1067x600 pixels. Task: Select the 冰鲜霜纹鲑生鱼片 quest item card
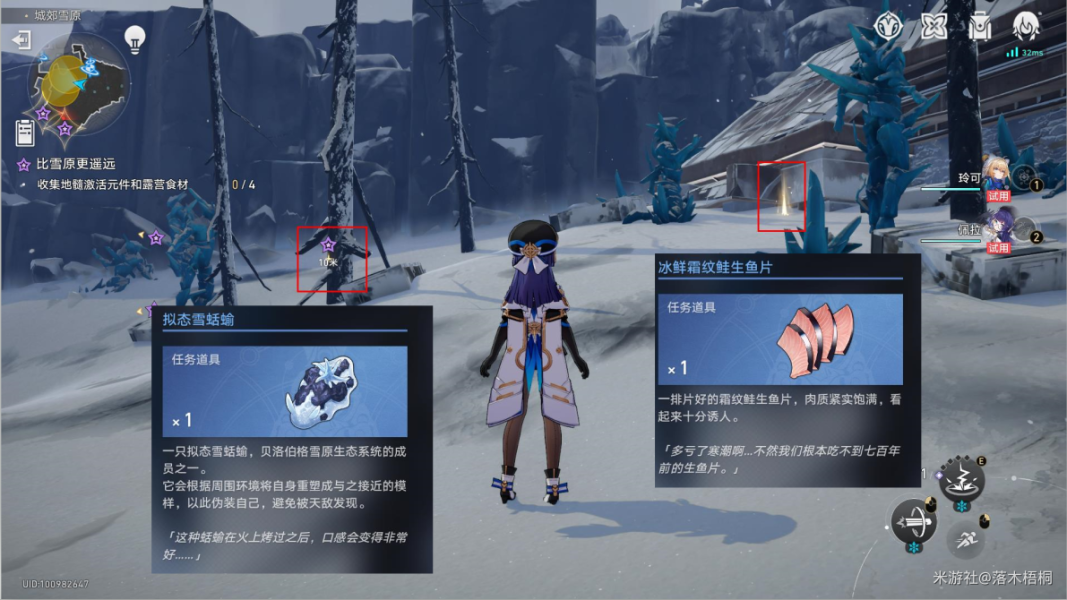point(788,369)
